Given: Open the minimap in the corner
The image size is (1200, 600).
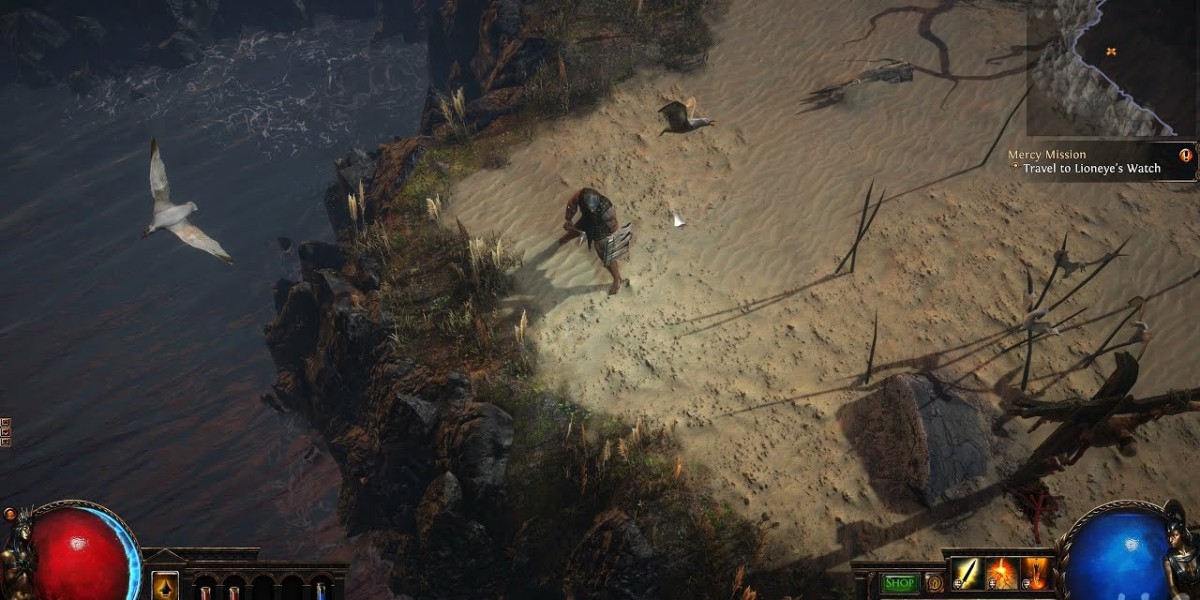Looking at the screenshot, I should click(x=1112, y=67).
